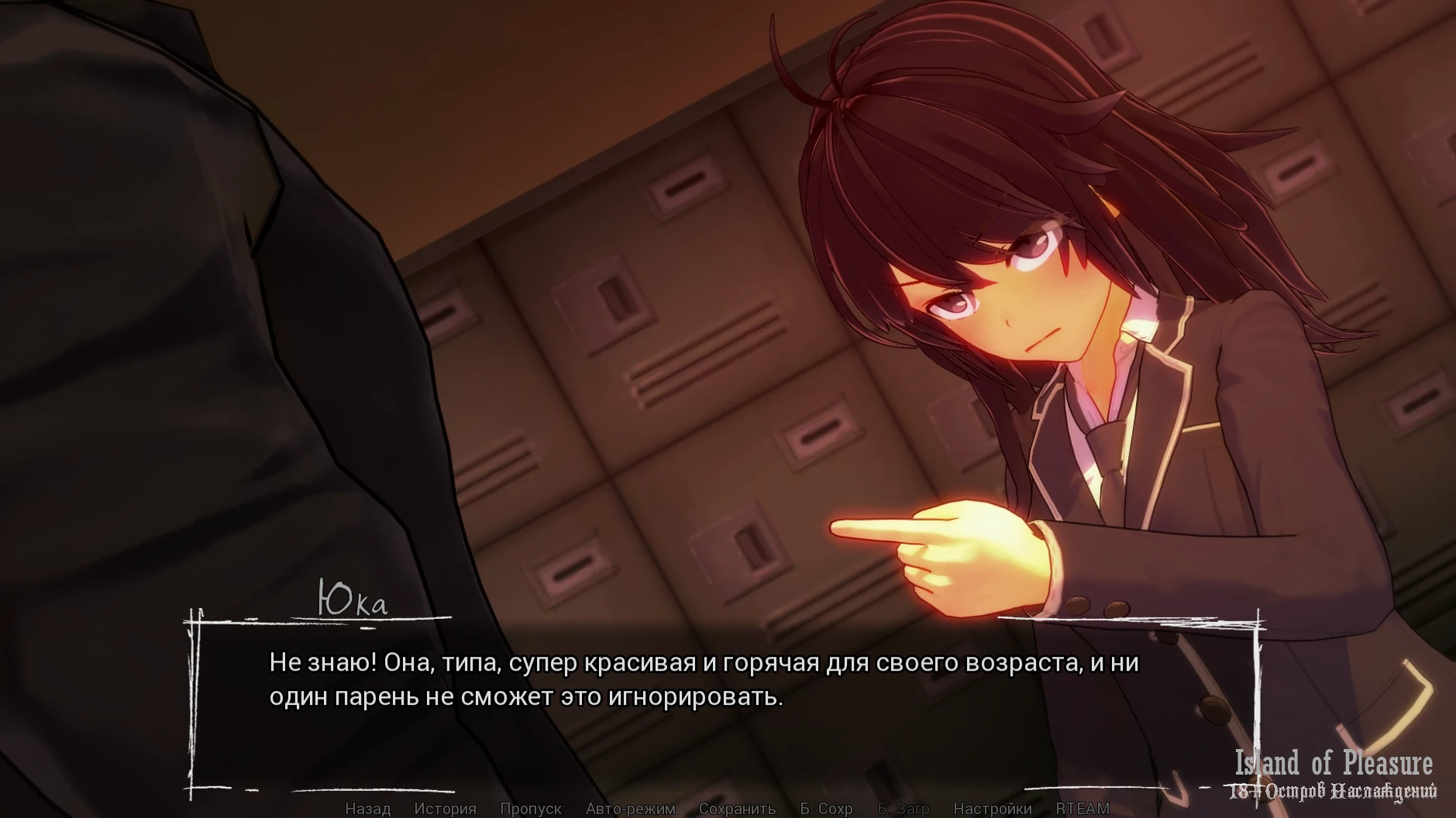Open the Настройки settings menu
Viewport: 1456px width, 818px height.
(x=992, y=809)
